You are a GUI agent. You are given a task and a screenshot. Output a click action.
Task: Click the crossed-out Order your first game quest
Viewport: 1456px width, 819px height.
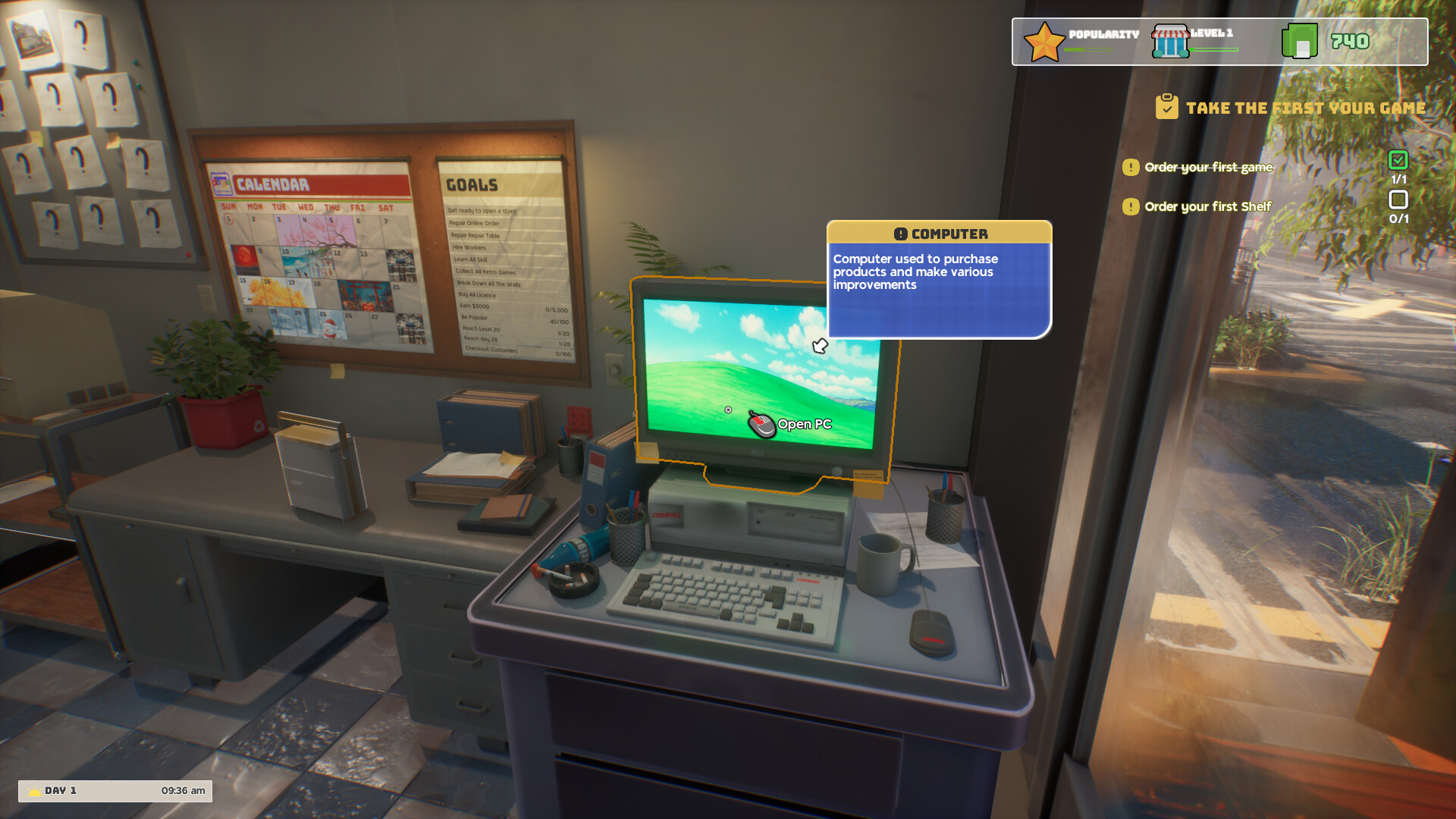tap(1208, 167)
